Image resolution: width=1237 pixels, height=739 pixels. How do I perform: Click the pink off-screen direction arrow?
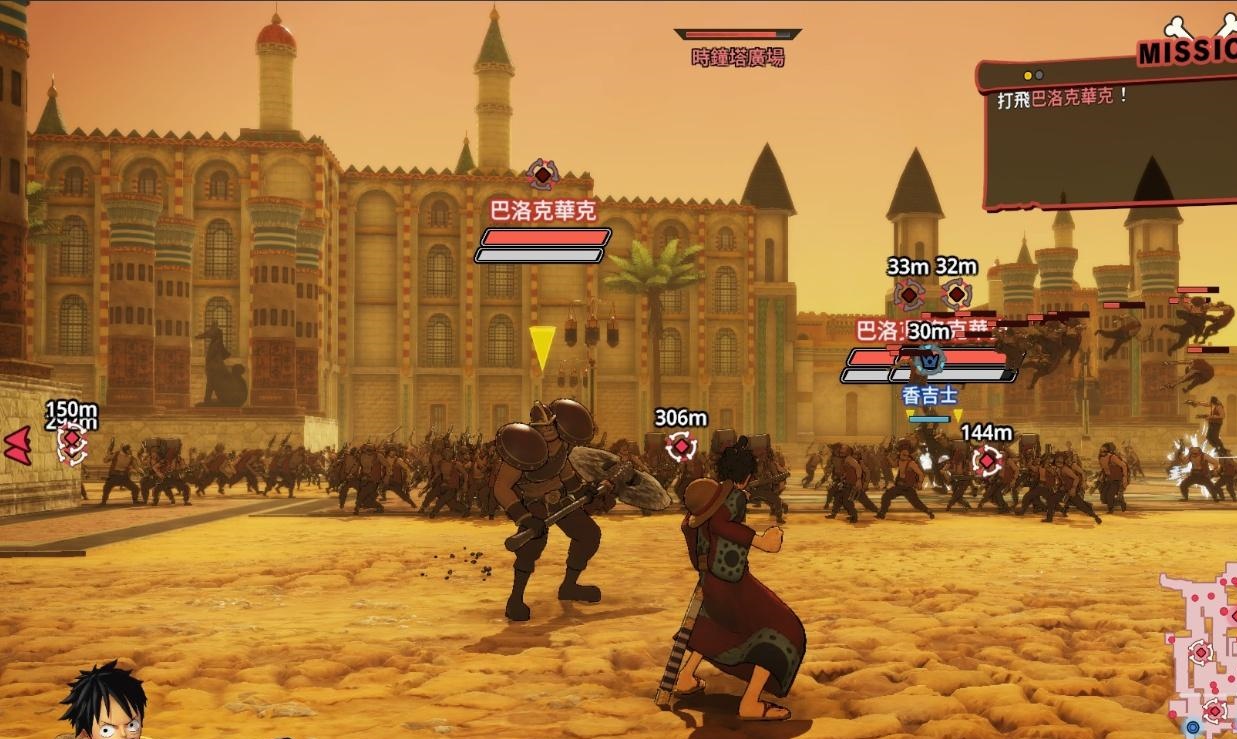17,445
